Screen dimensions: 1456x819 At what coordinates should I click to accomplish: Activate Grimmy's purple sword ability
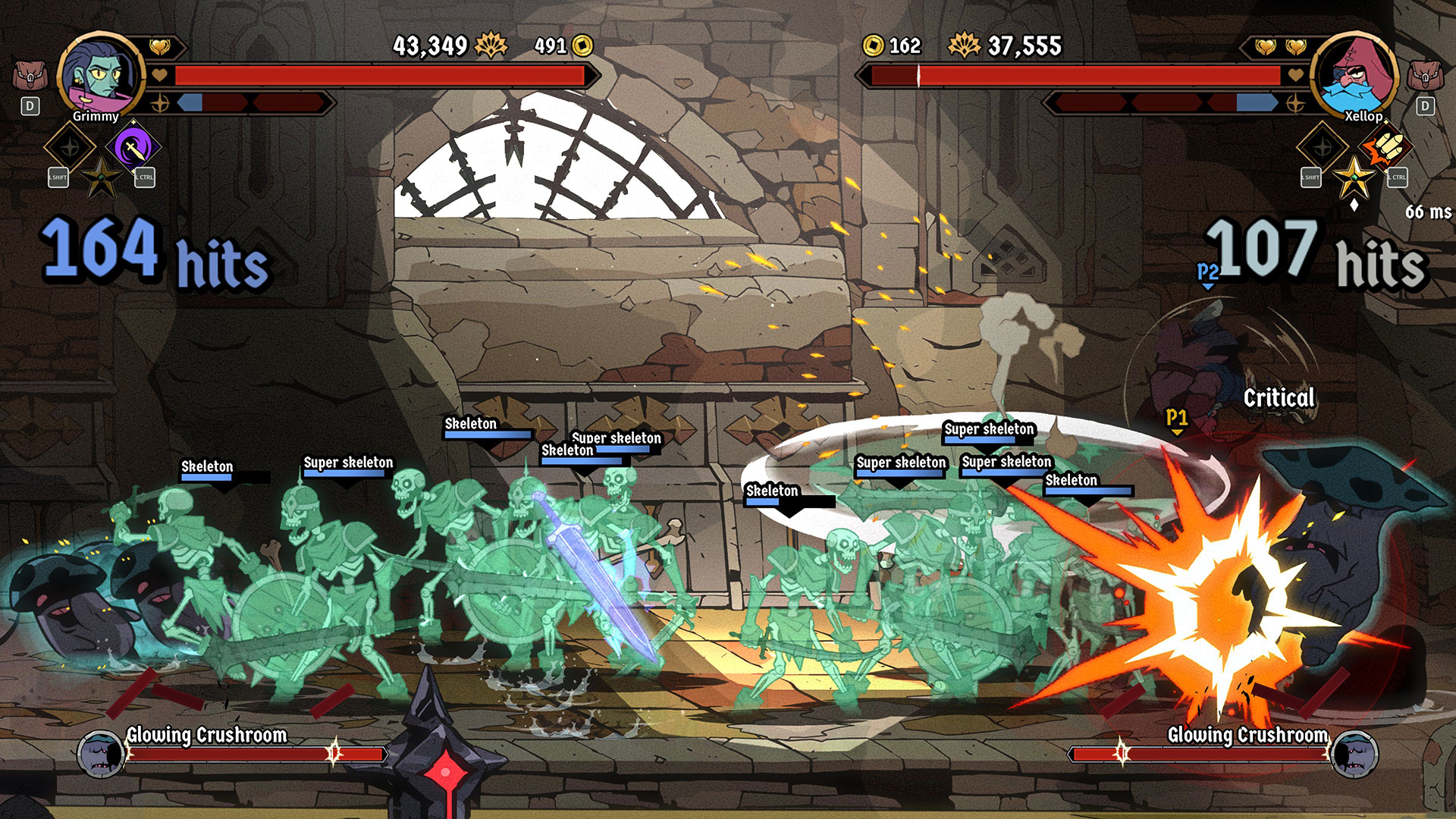[x=133, y=147]
